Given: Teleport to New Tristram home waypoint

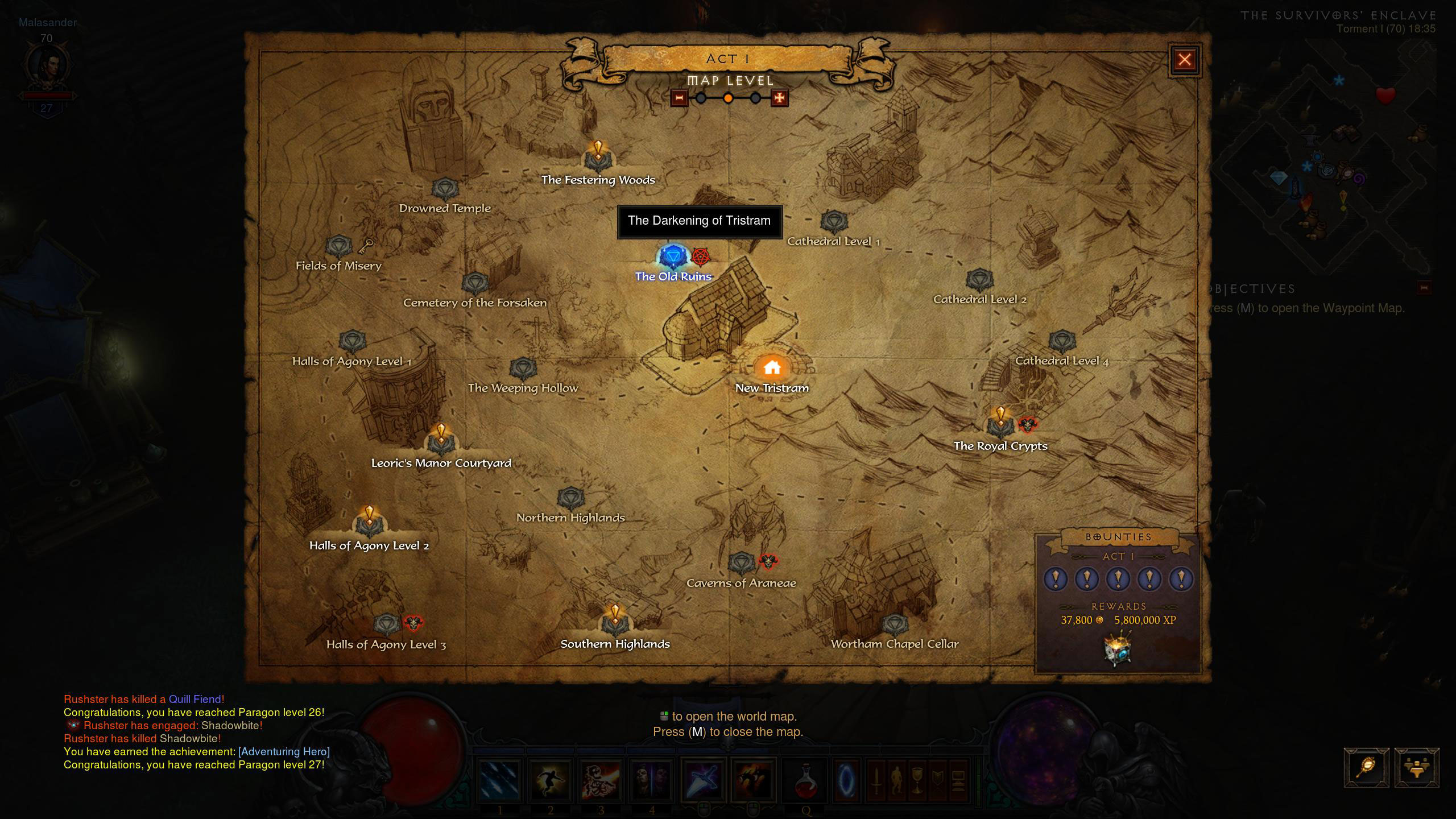Looking at the screenshot, I should (x=772, y=368).
